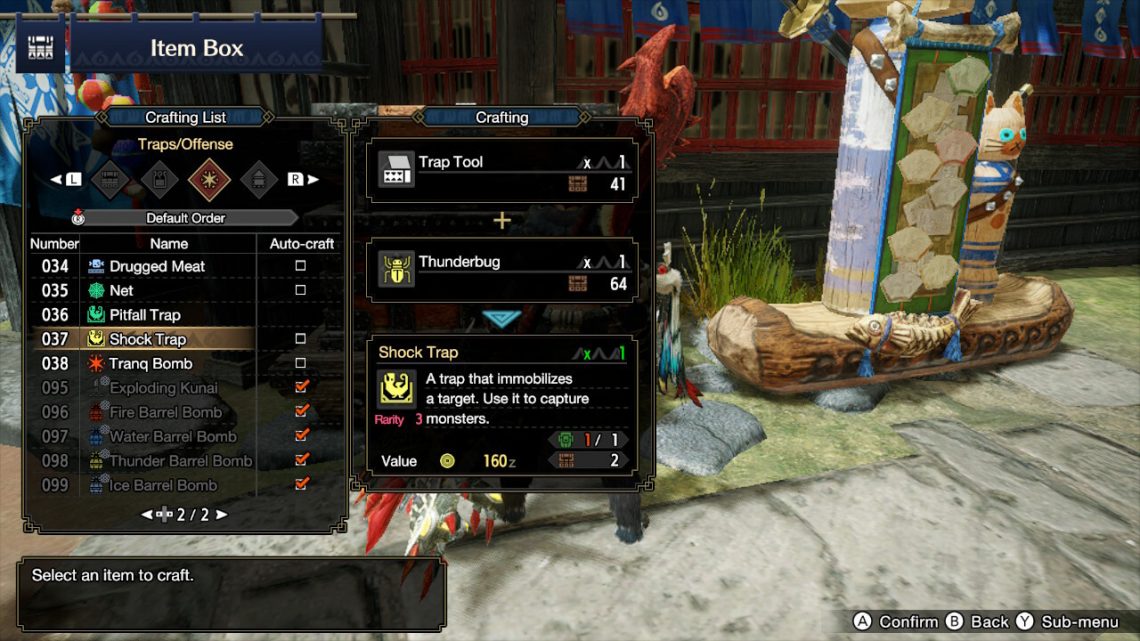Disable auto-craft for Ice Barrel Bomb

pos(301,485)
